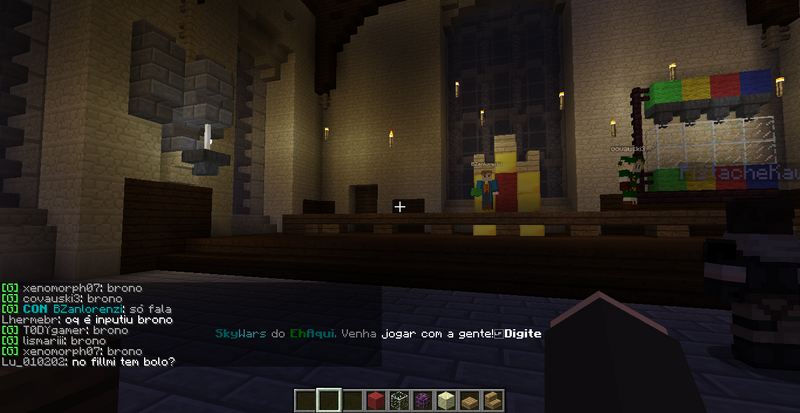Select the red wool block slot

pos(376,401)
